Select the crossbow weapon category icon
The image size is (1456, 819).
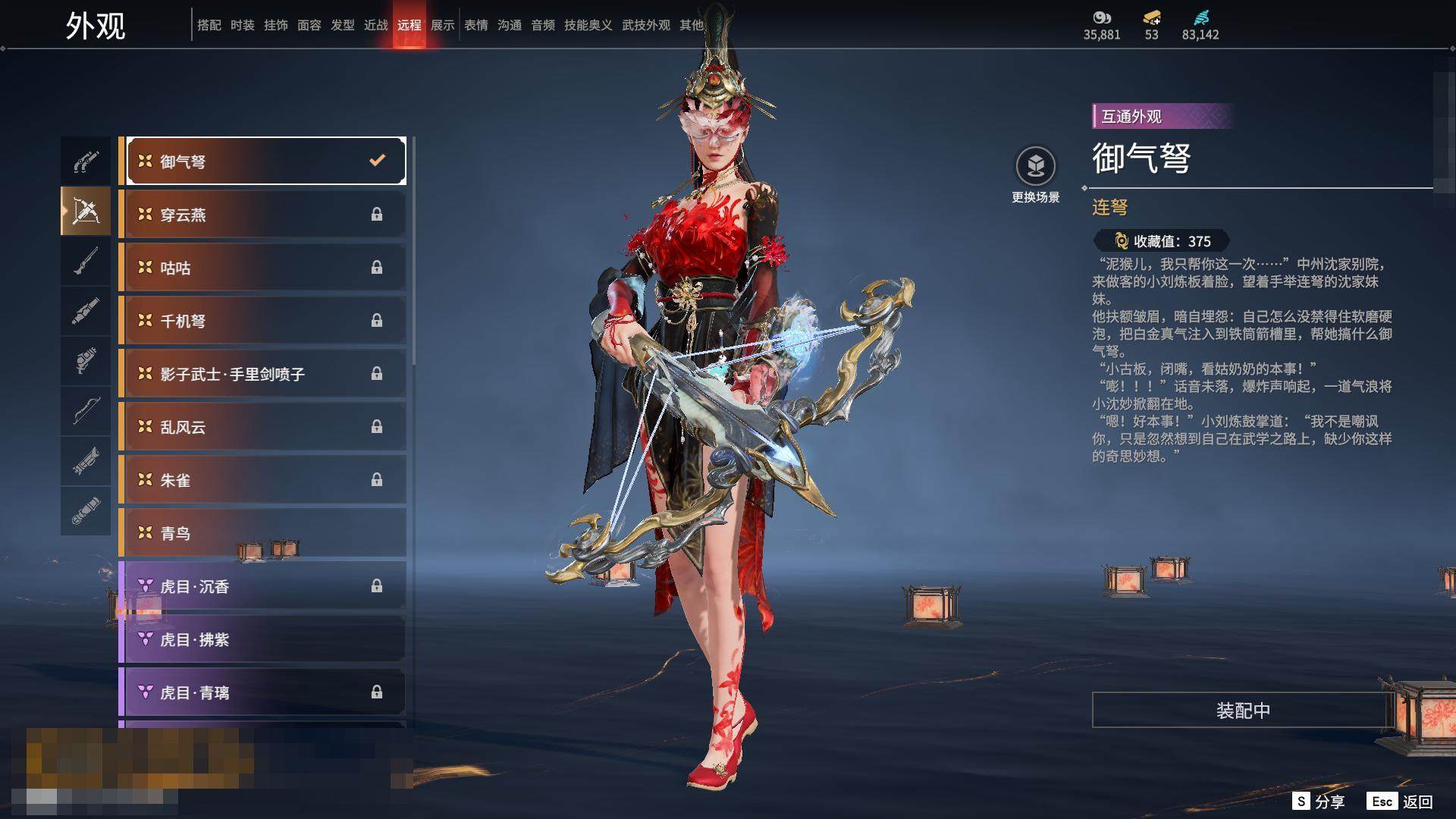pos(86,211)
